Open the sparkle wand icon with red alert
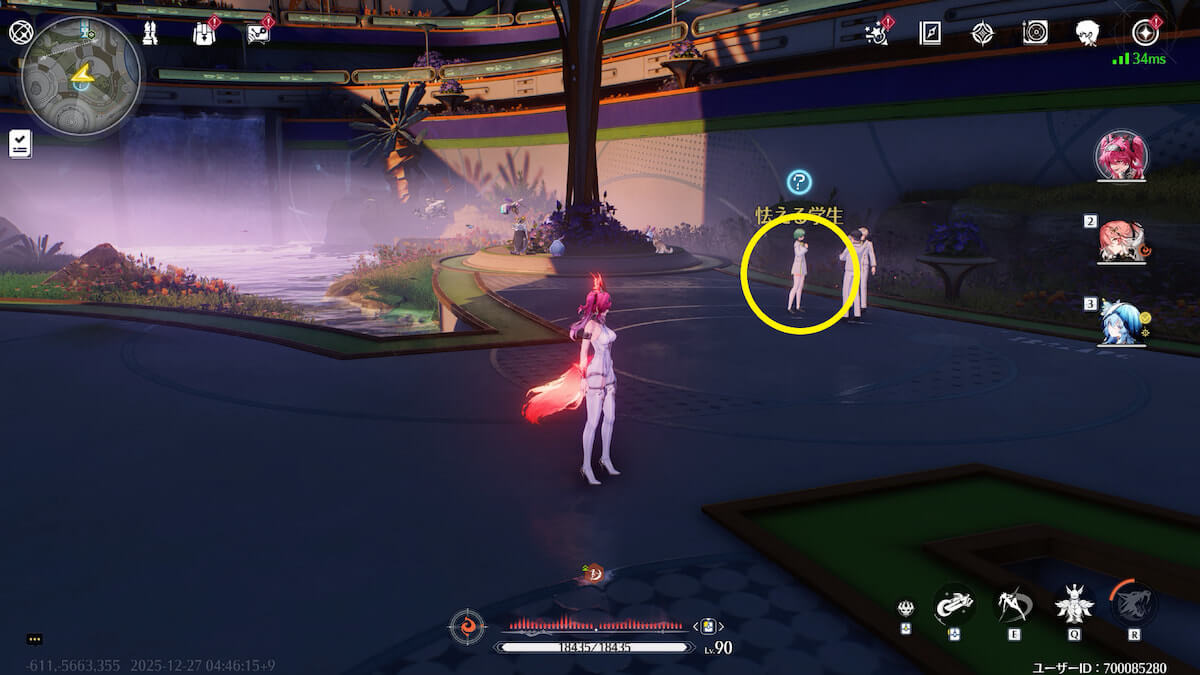Image resolution: width=1200 pixels, height=675 pixels. [x=877, y=33]
